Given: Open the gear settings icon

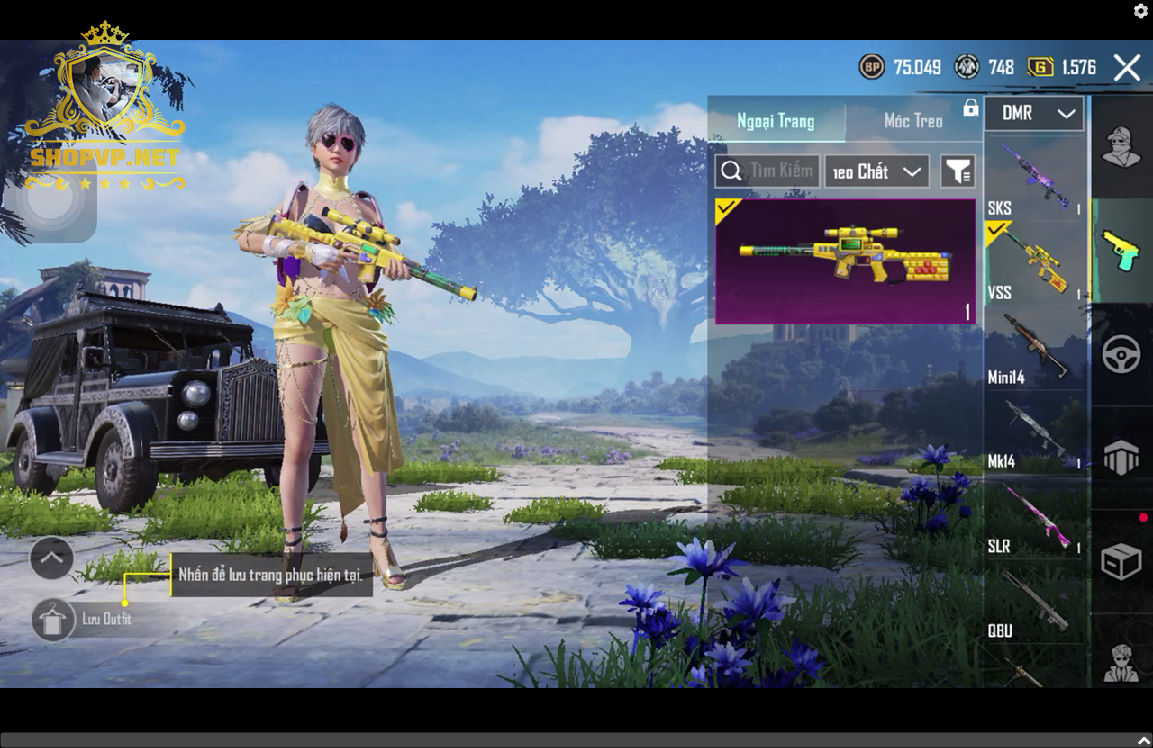Looking at the screenshot, I should (x=1140, y=11).
